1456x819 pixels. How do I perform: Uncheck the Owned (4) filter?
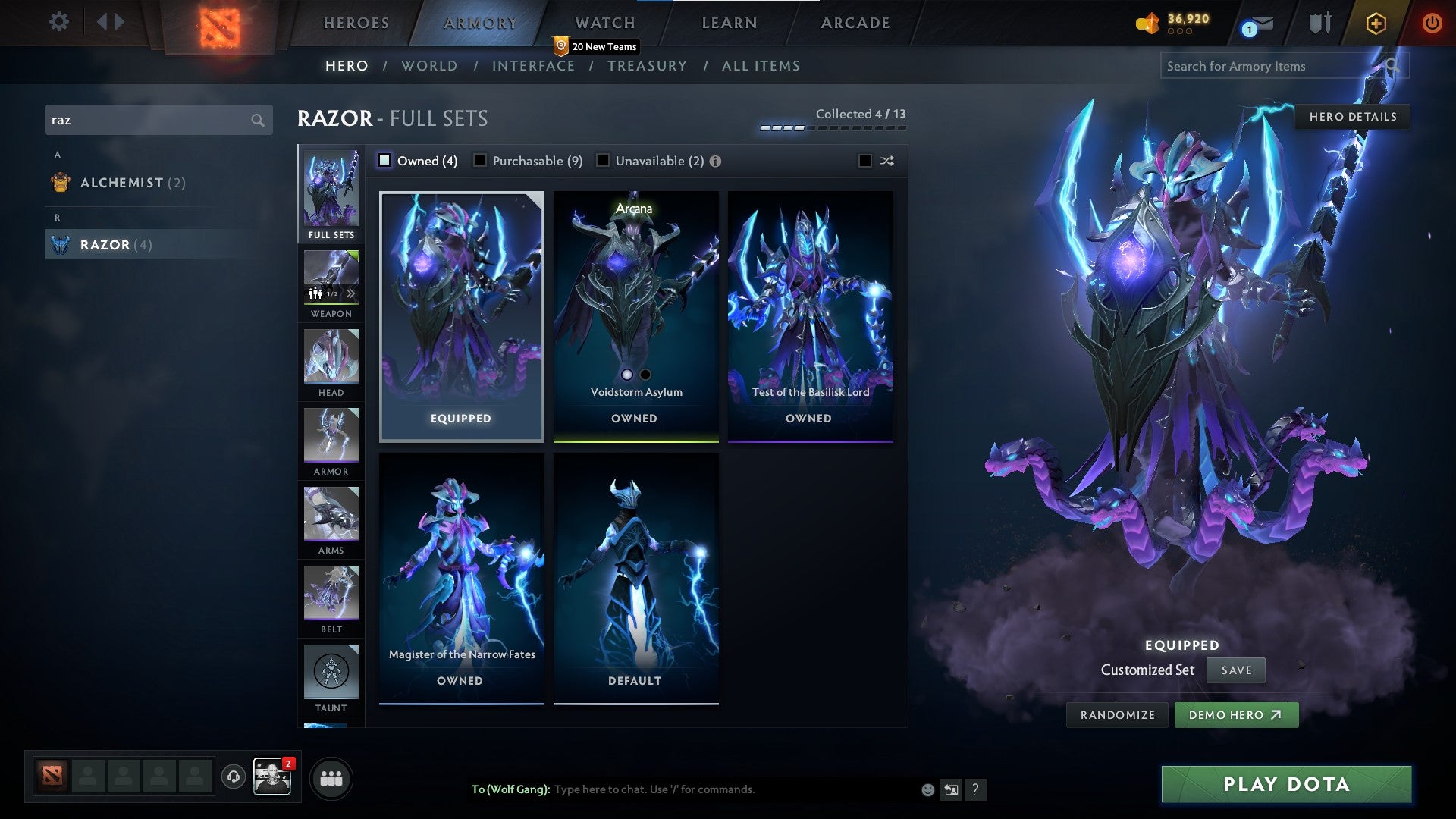tap(385, 161)
